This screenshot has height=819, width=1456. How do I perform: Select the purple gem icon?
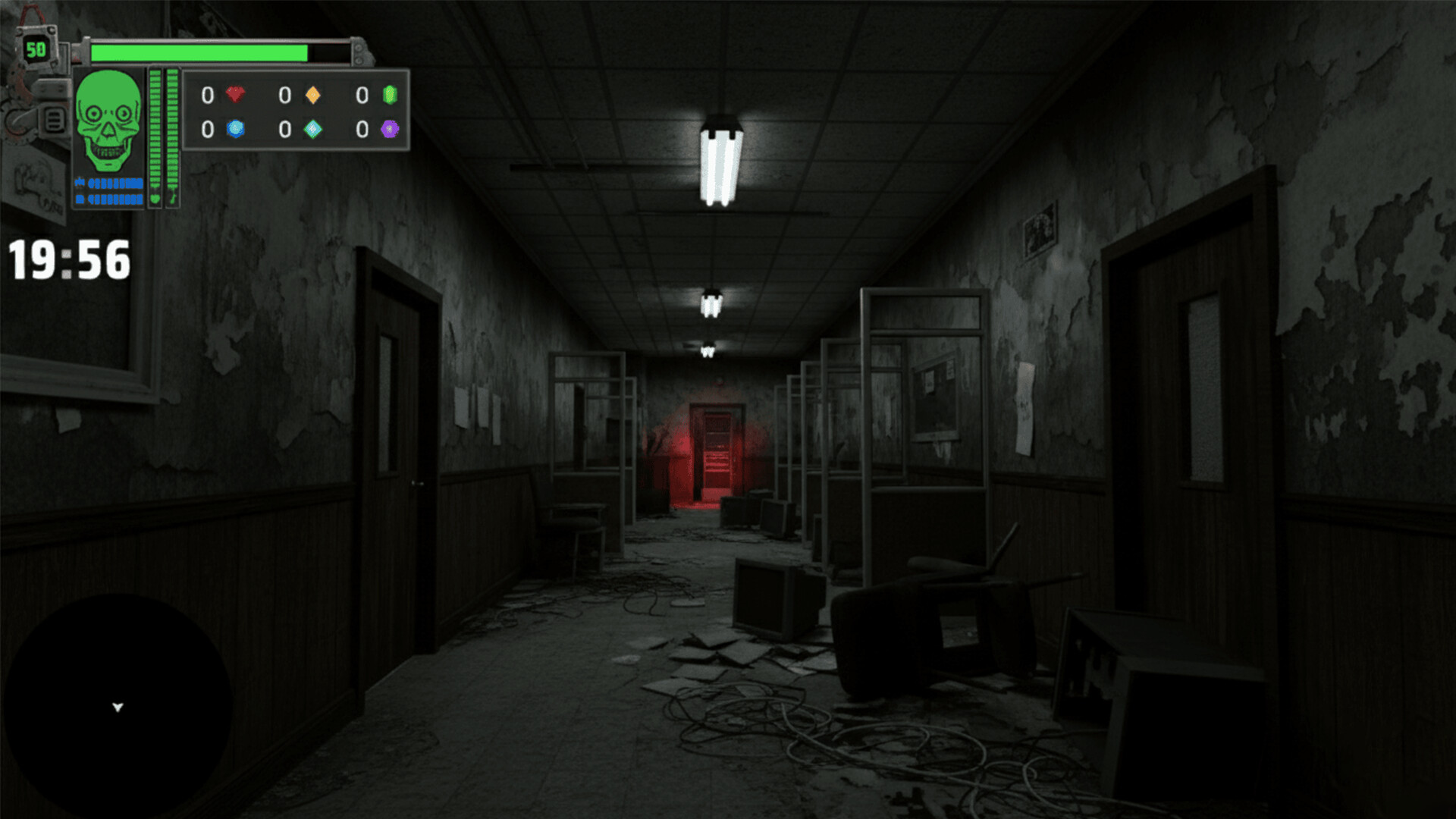click(x=390, y=129)
